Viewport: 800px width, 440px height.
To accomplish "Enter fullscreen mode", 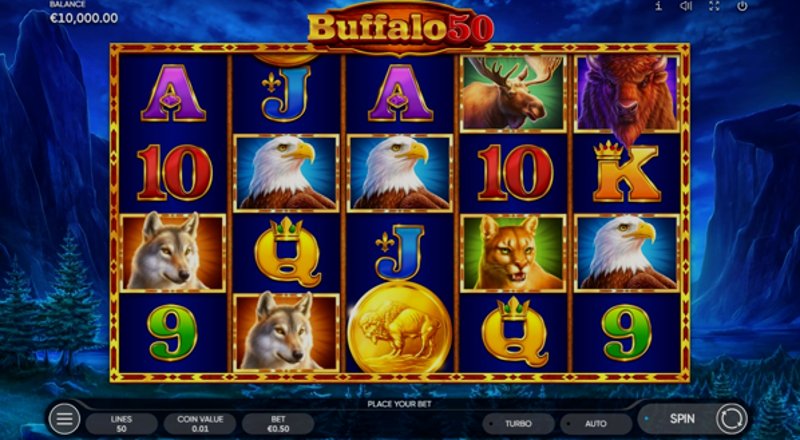I will coord(714,6).
